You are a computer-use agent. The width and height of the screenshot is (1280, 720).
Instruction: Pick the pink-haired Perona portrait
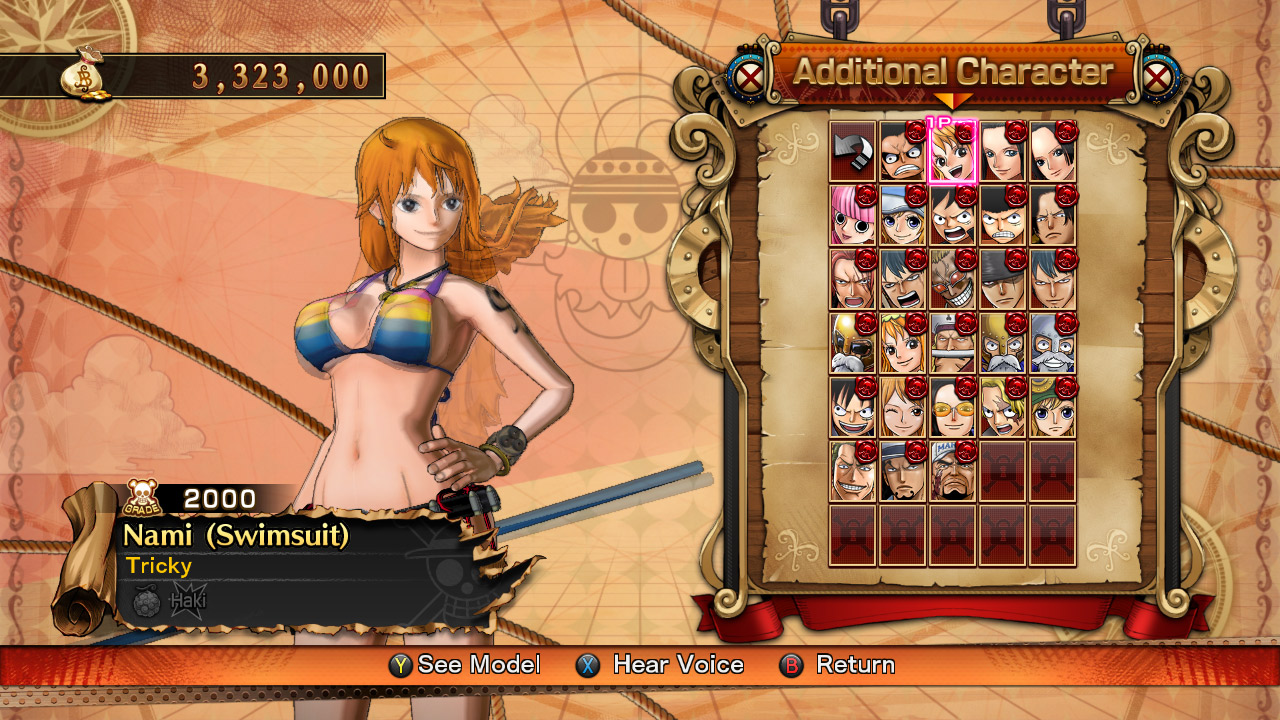[x=852, y=215]
